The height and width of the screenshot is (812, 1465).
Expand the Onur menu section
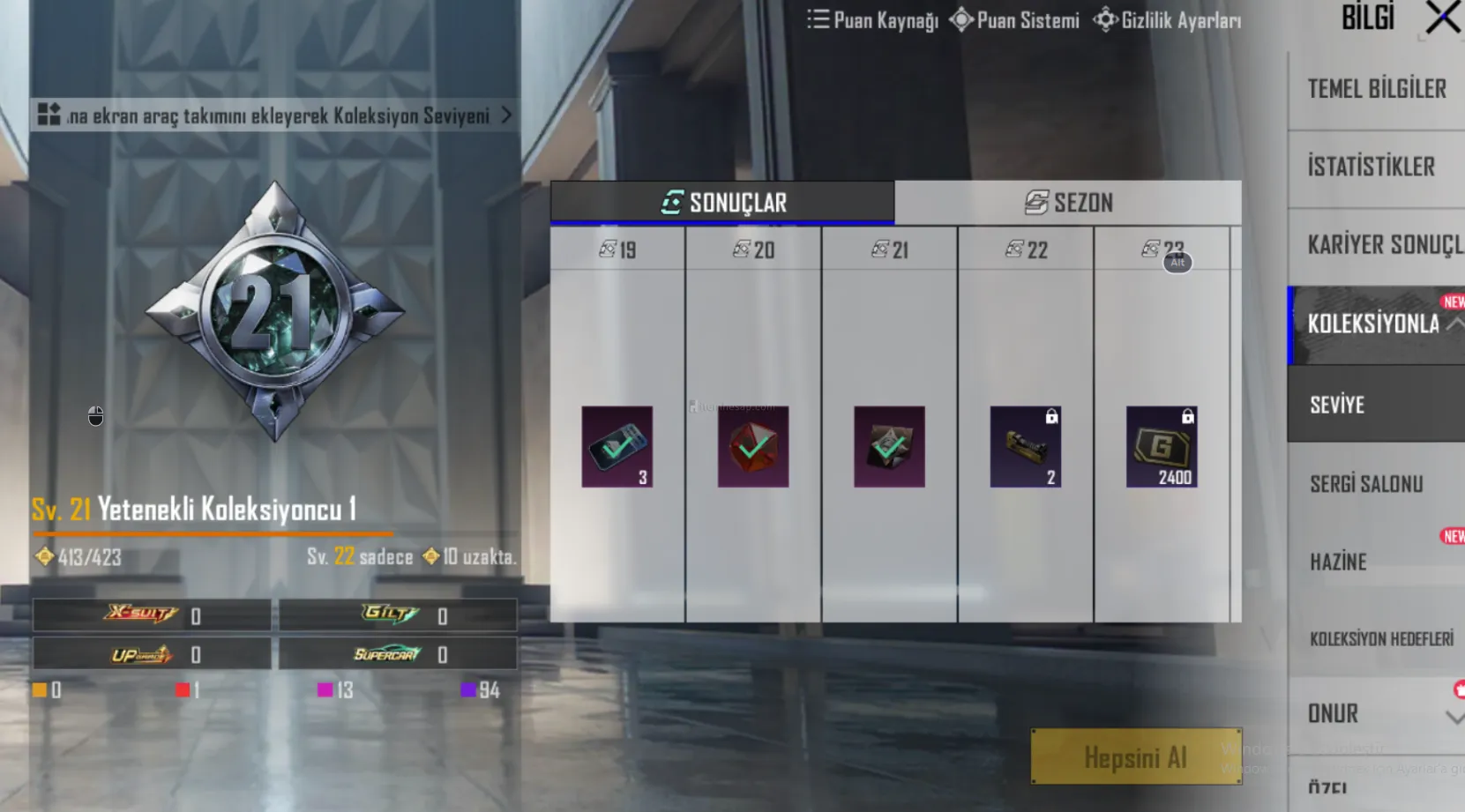pos(1454,716)
